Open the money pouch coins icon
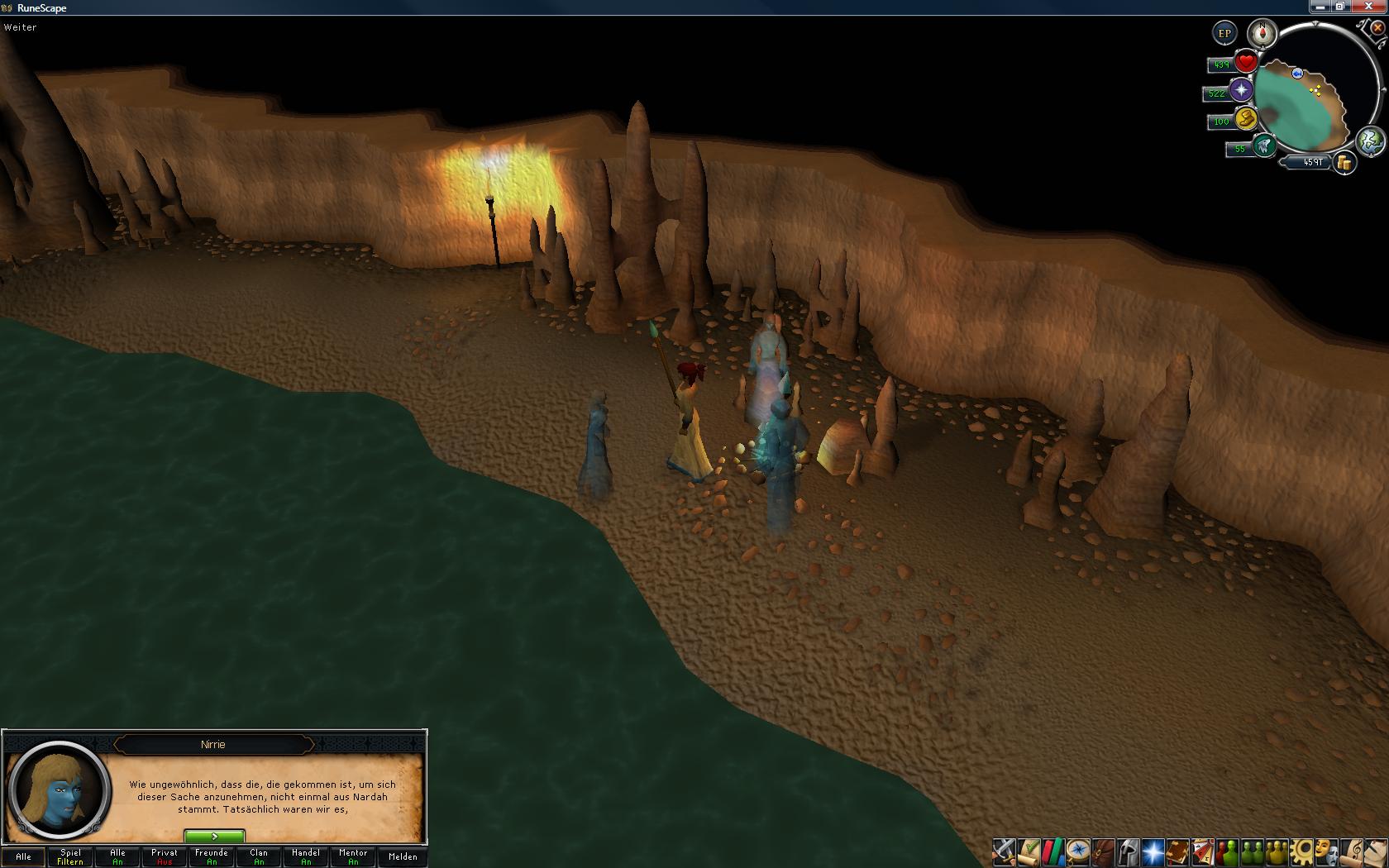Screen dimensions: 1389x868 (1345, 163)
